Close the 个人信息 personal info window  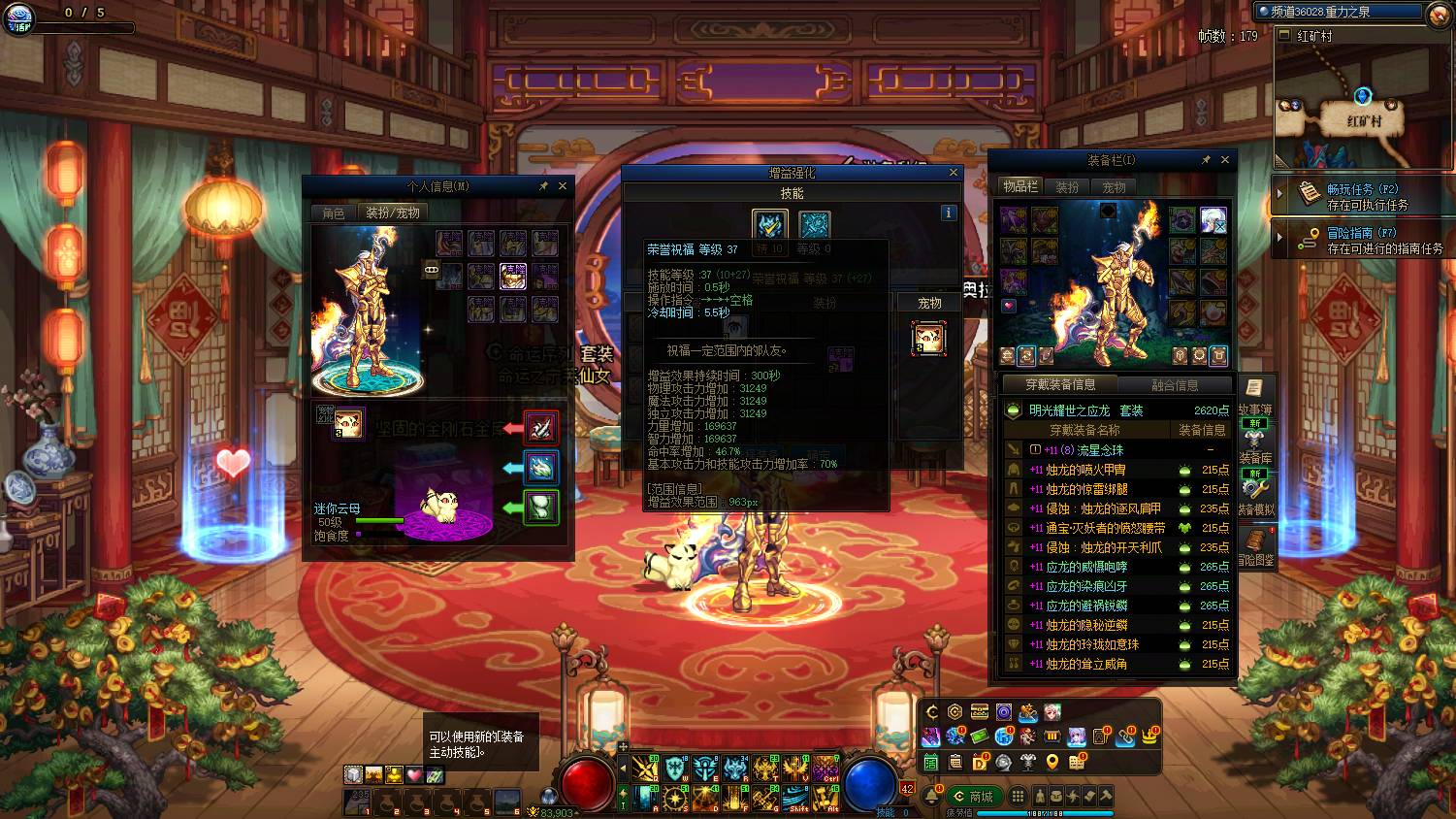[563, 186]
